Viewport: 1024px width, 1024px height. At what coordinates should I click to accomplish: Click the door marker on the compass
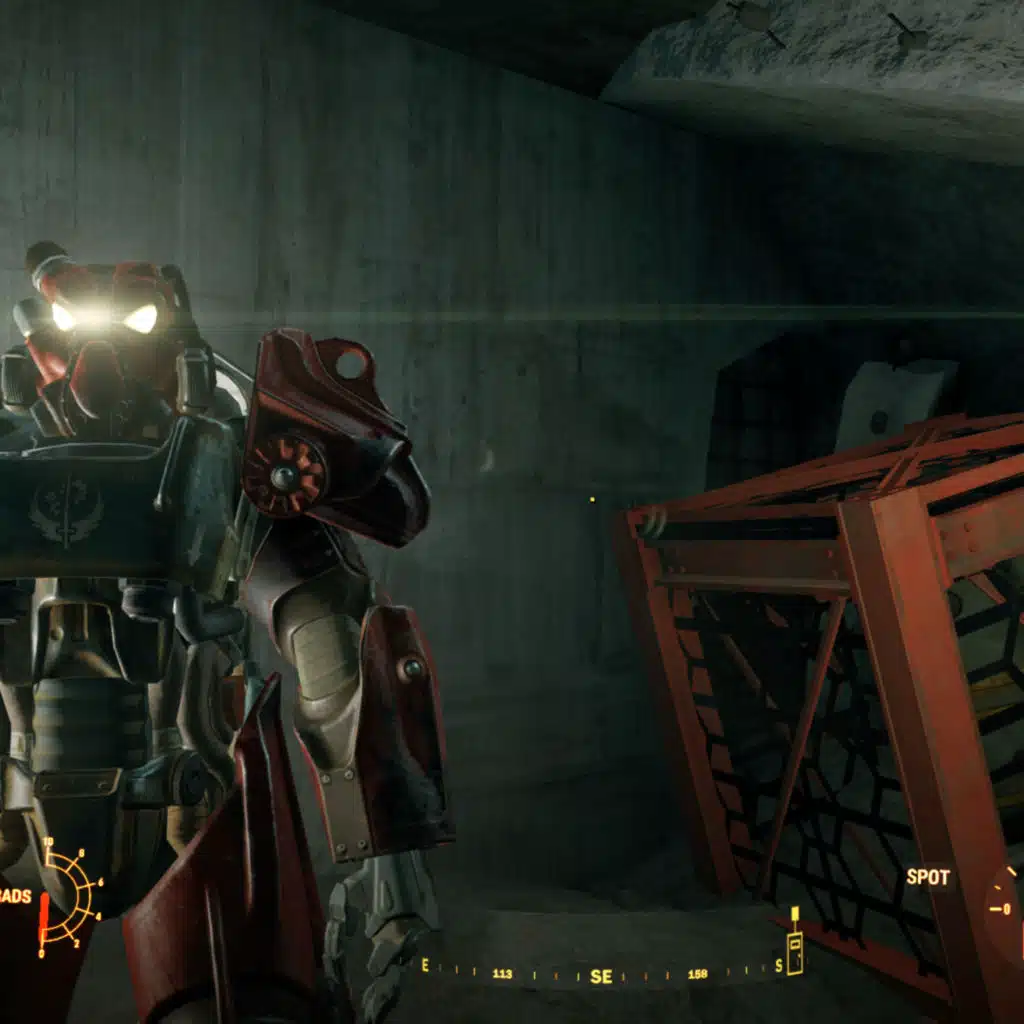click(x=794, y=951)
